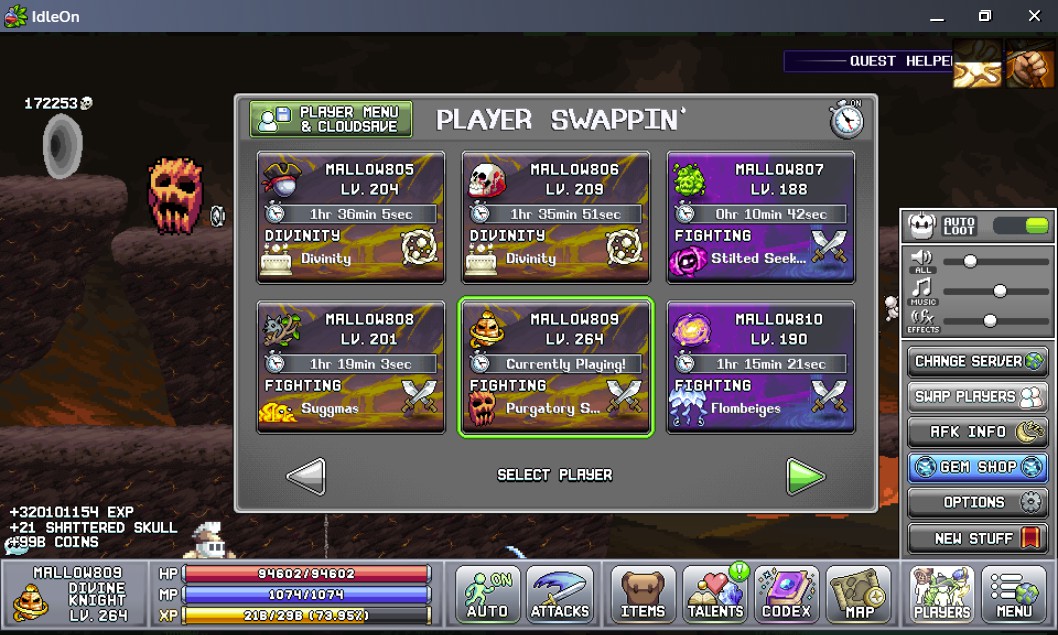Show the New Stuff panel
The height and width of the screenshot is (635, 1058).
(x=977, y=538)
